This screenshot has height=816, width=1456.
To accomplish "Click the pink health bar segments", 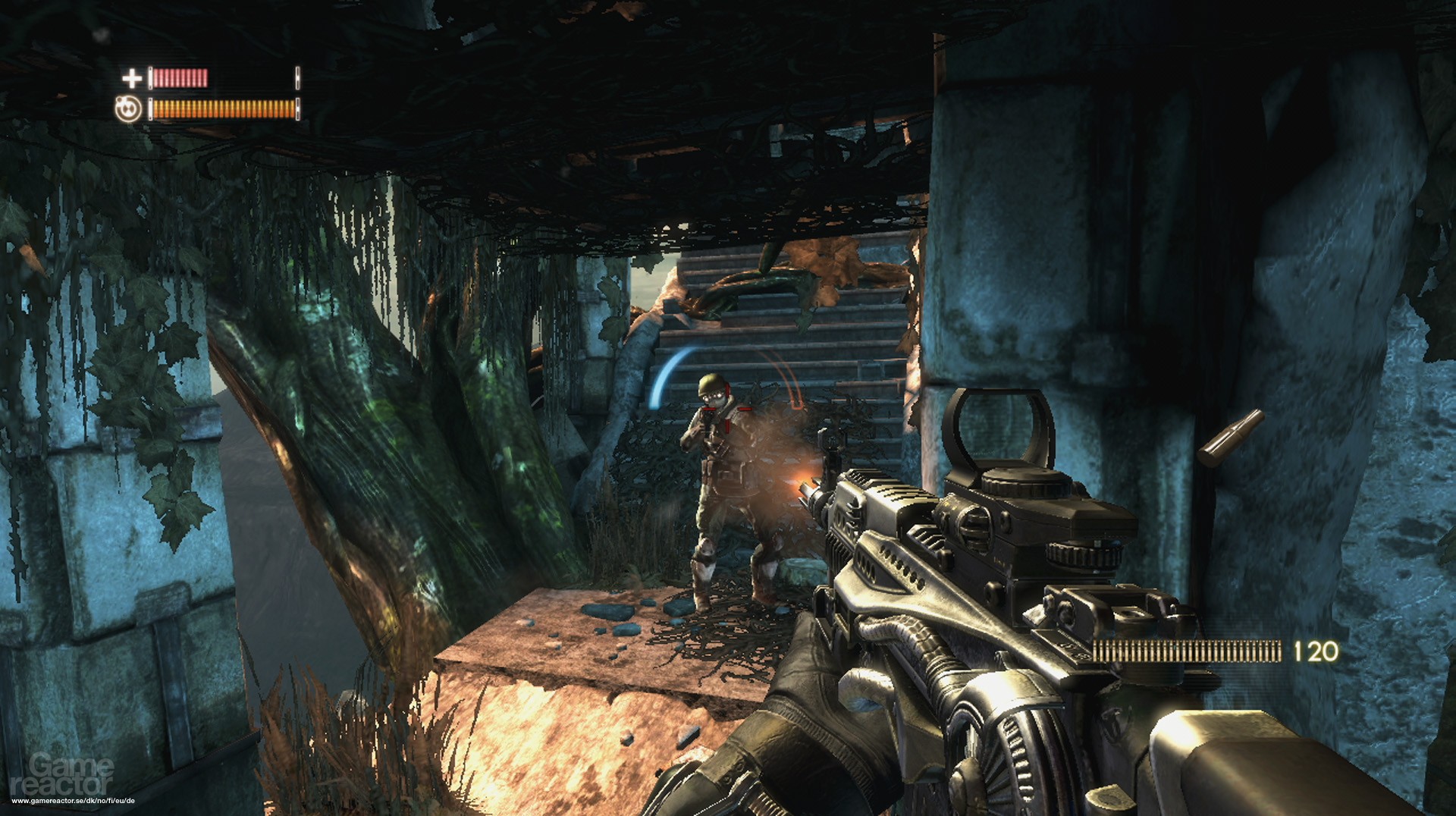I will click(x=182, y=77).
